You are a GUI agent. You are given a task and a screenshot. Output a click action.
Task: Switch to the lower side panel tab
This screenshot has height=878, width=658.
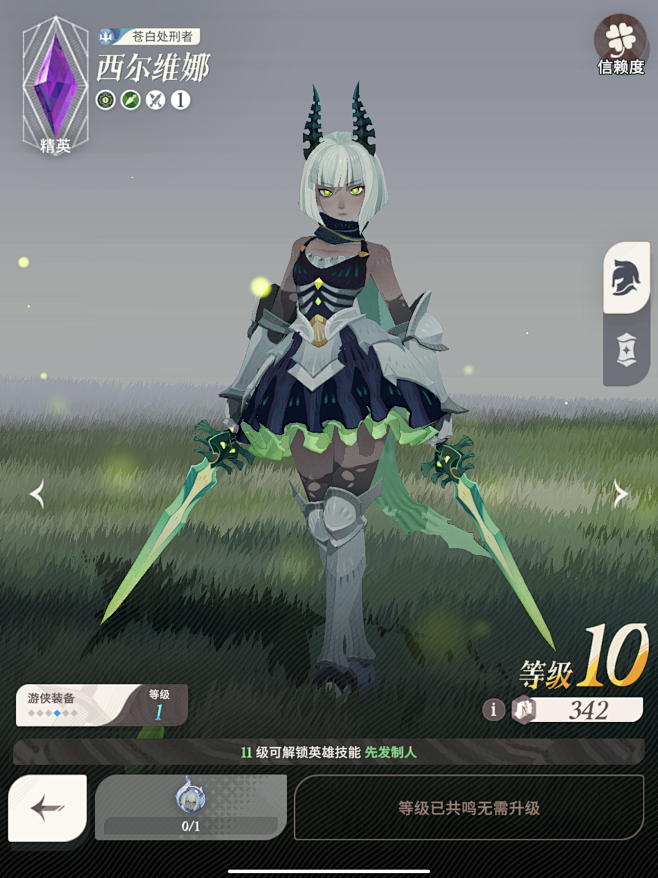click(x=627, y=350)
